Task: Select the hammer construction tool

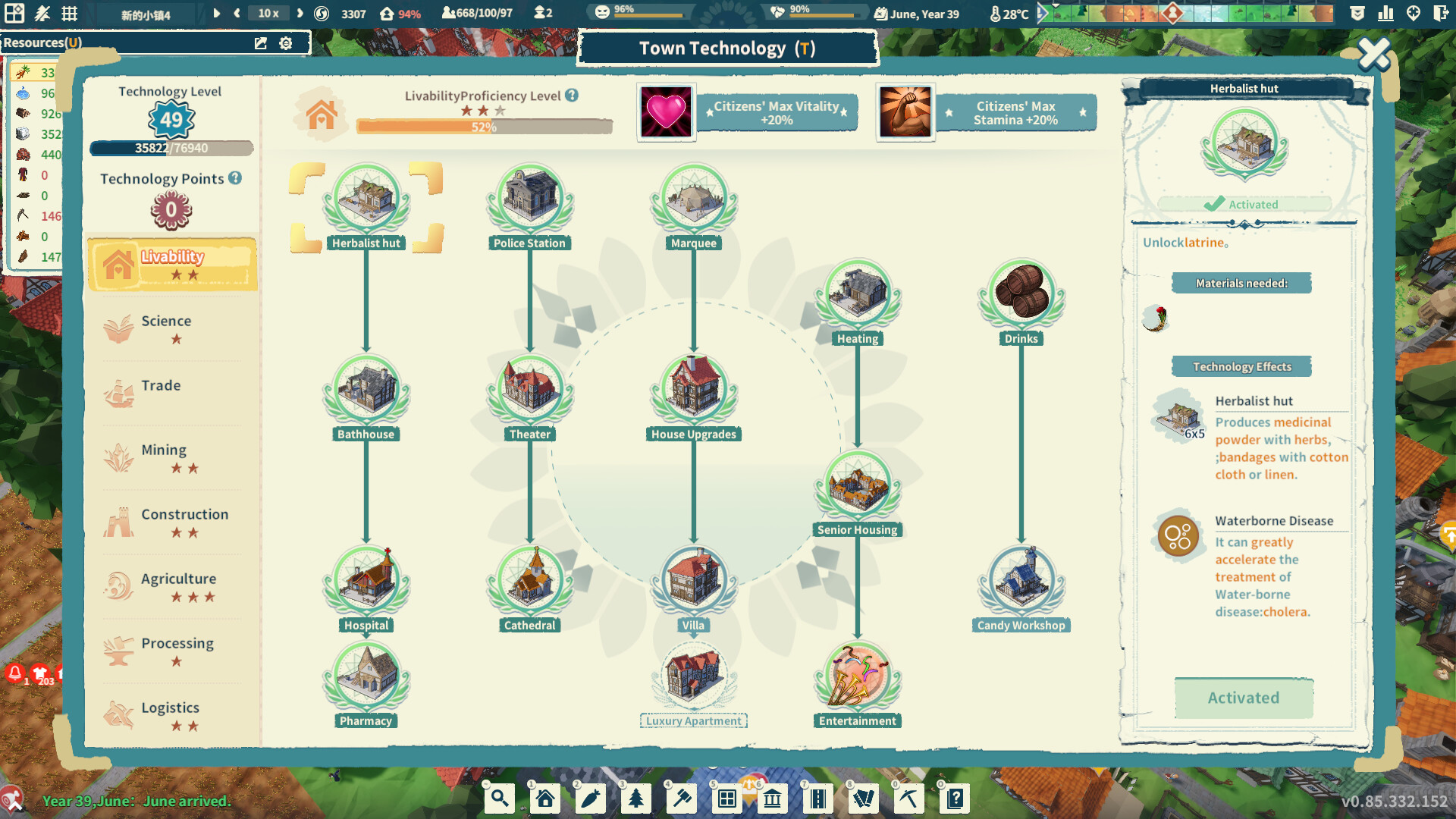Action: click(682, 798)
